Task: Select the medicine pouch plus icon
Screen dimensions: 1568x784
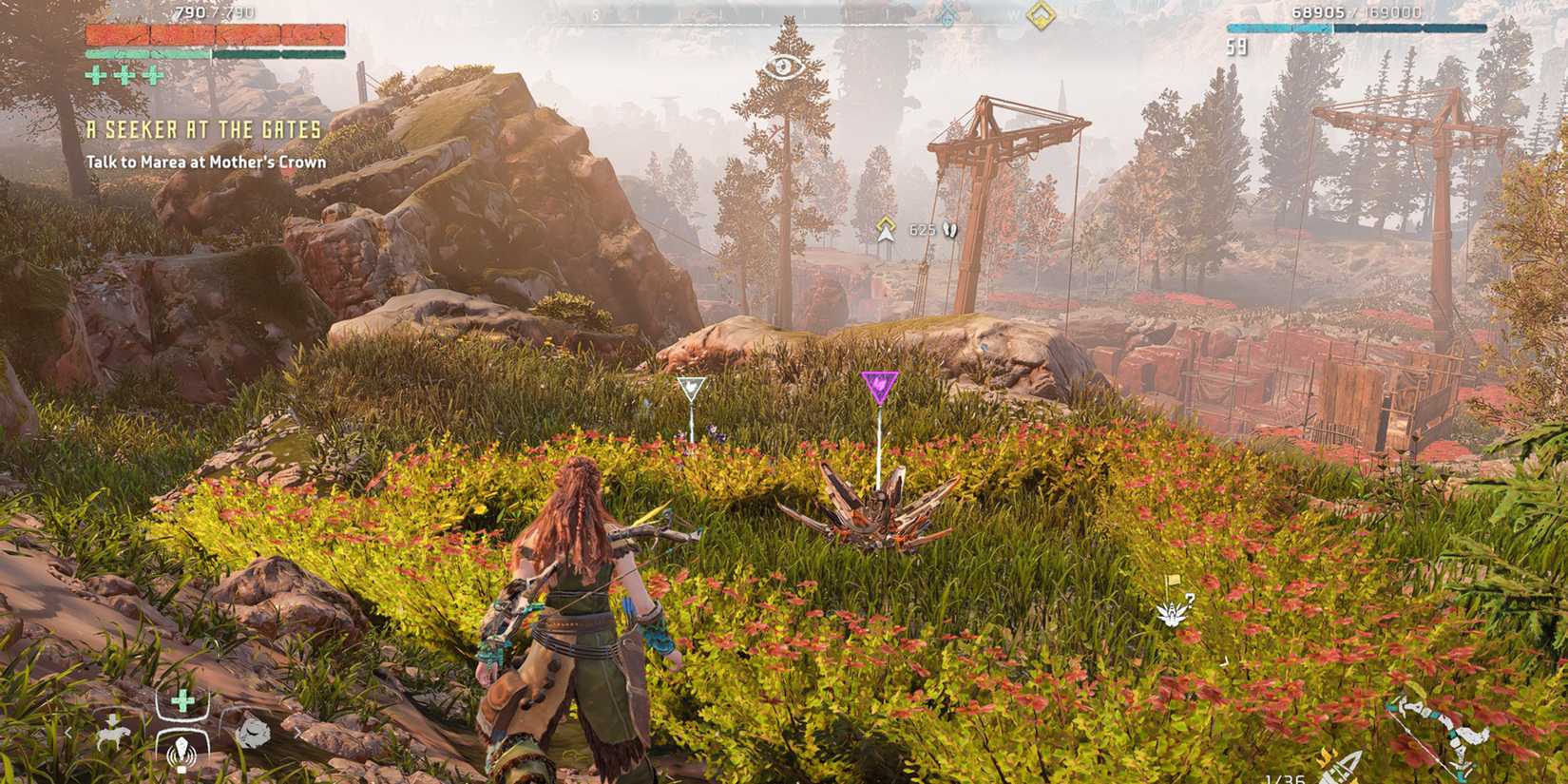Action: point(182,699)
